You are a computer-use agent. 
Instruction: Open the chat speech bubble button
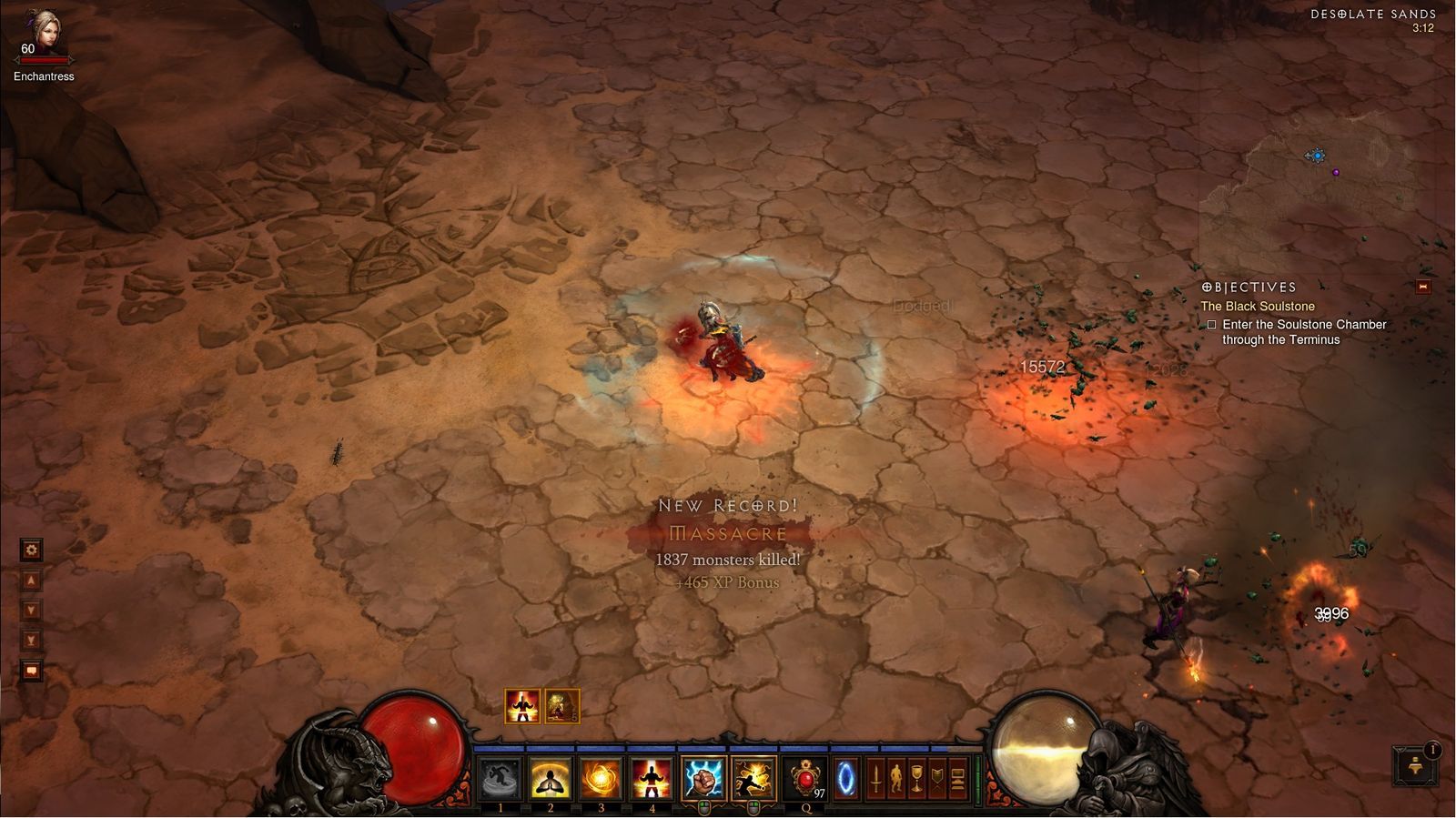[x=32, y=672]
